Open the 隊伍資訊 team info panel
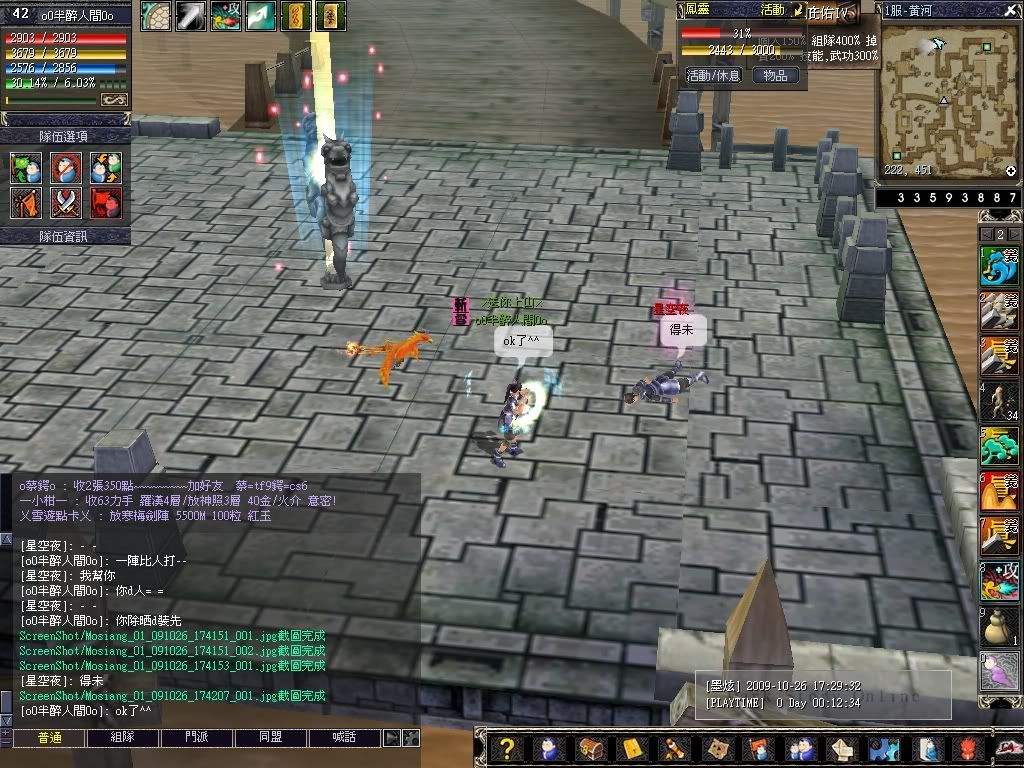Image resolution: width=1024 pixels, height=768 pixels. point(64,236)
